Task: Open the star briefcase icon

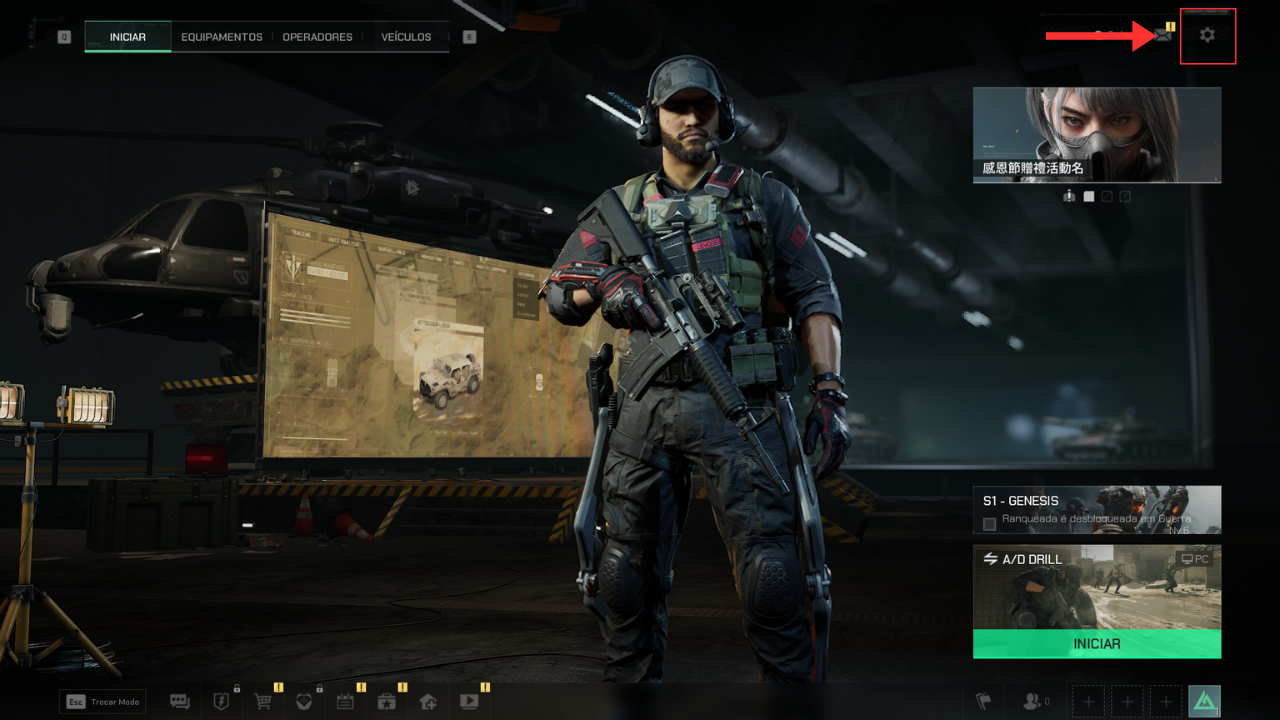Action: (386, 702)
